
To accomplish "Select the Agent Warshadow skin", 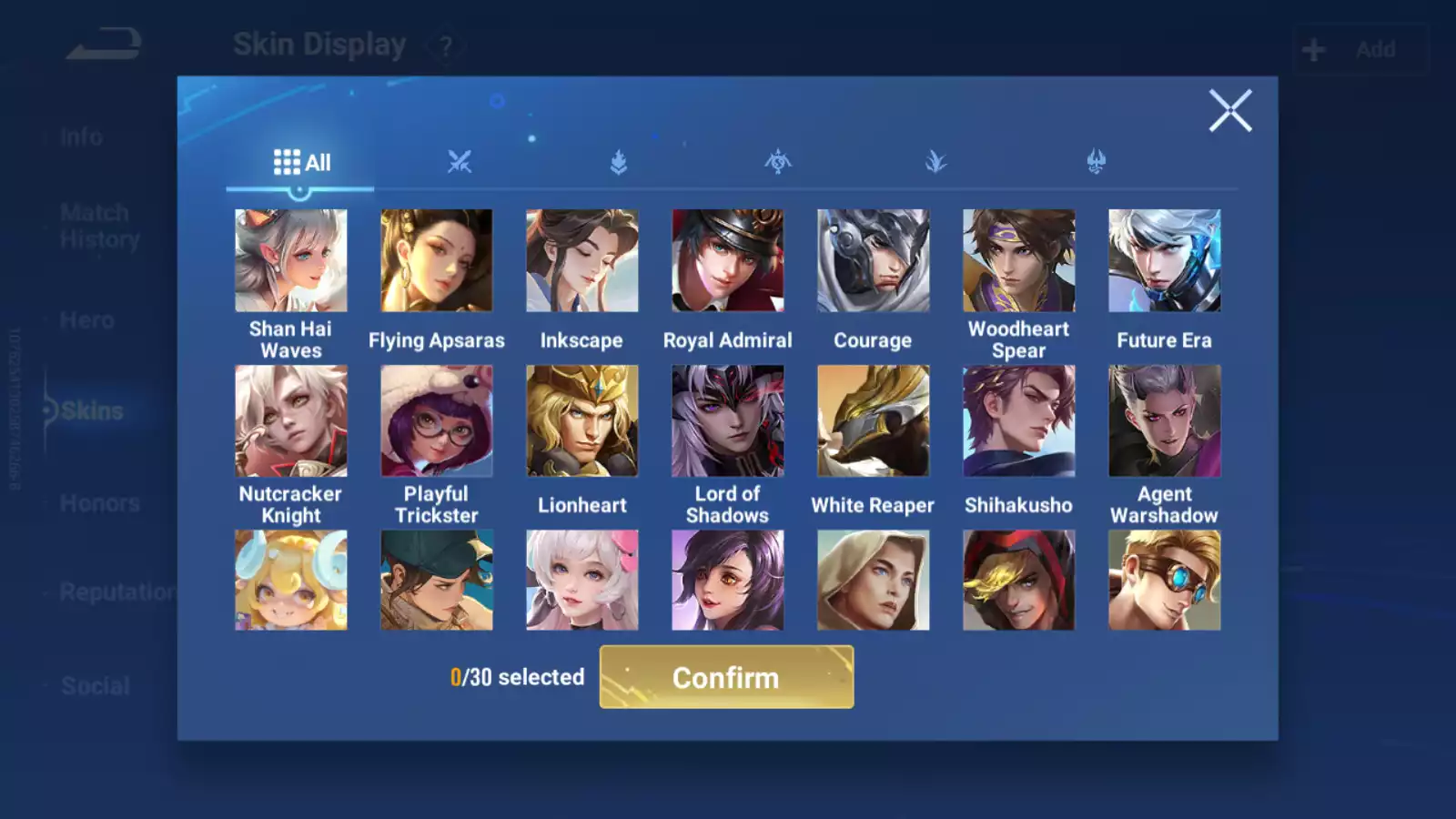I will point(1164,421).
